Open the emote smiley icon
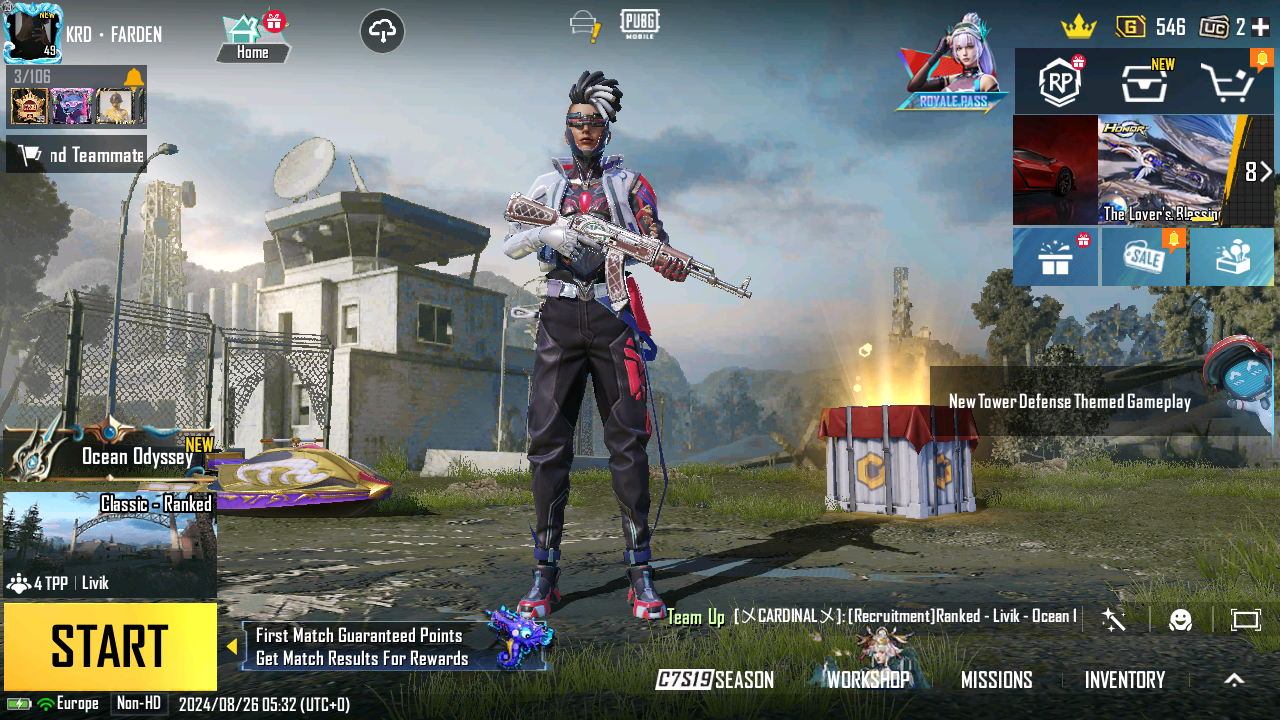This screenshot has height=720, width=1280. tap(1181, 620)
